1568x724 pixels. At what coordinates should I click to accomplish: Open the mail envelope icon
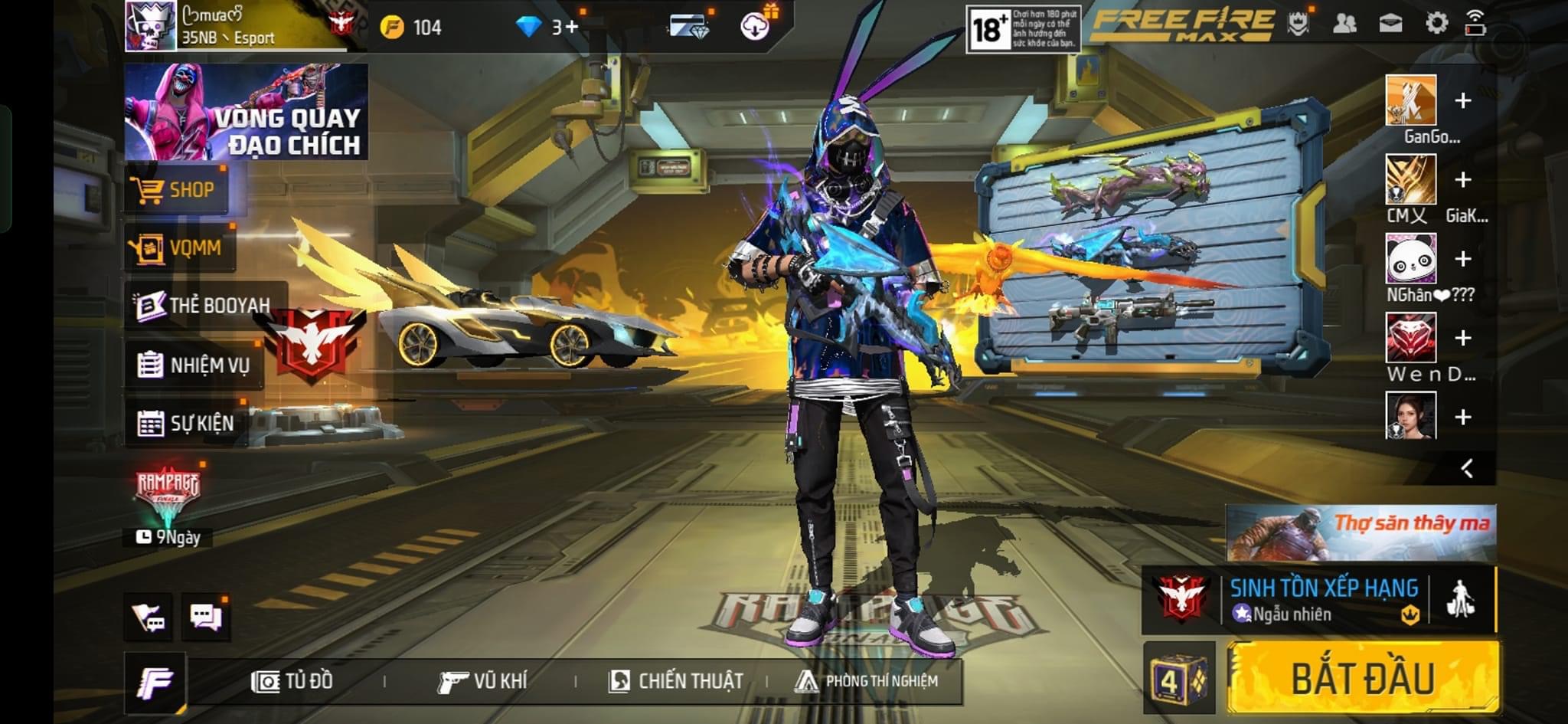pos(1390,24)
